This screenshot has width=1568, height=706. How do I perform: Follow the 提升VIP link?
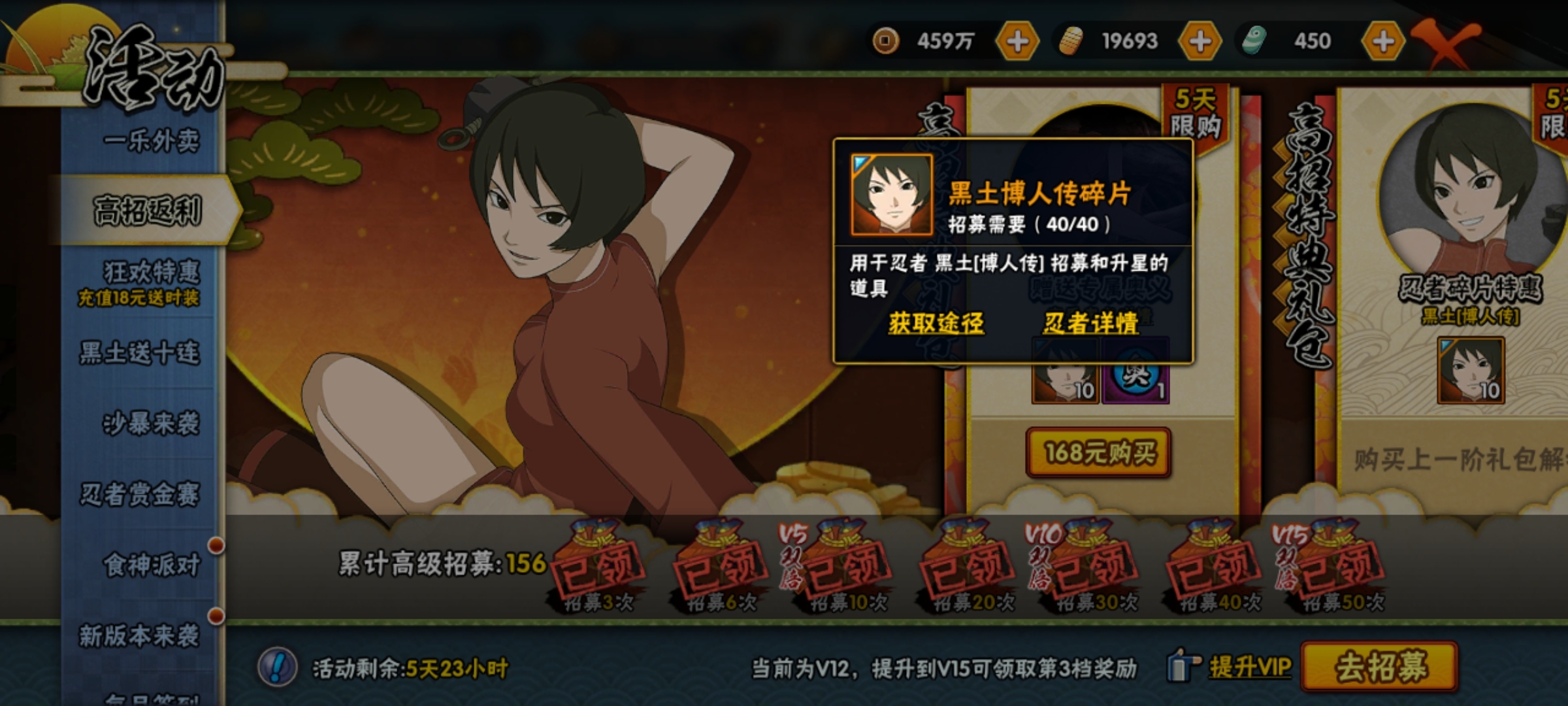coord(1249,667)
